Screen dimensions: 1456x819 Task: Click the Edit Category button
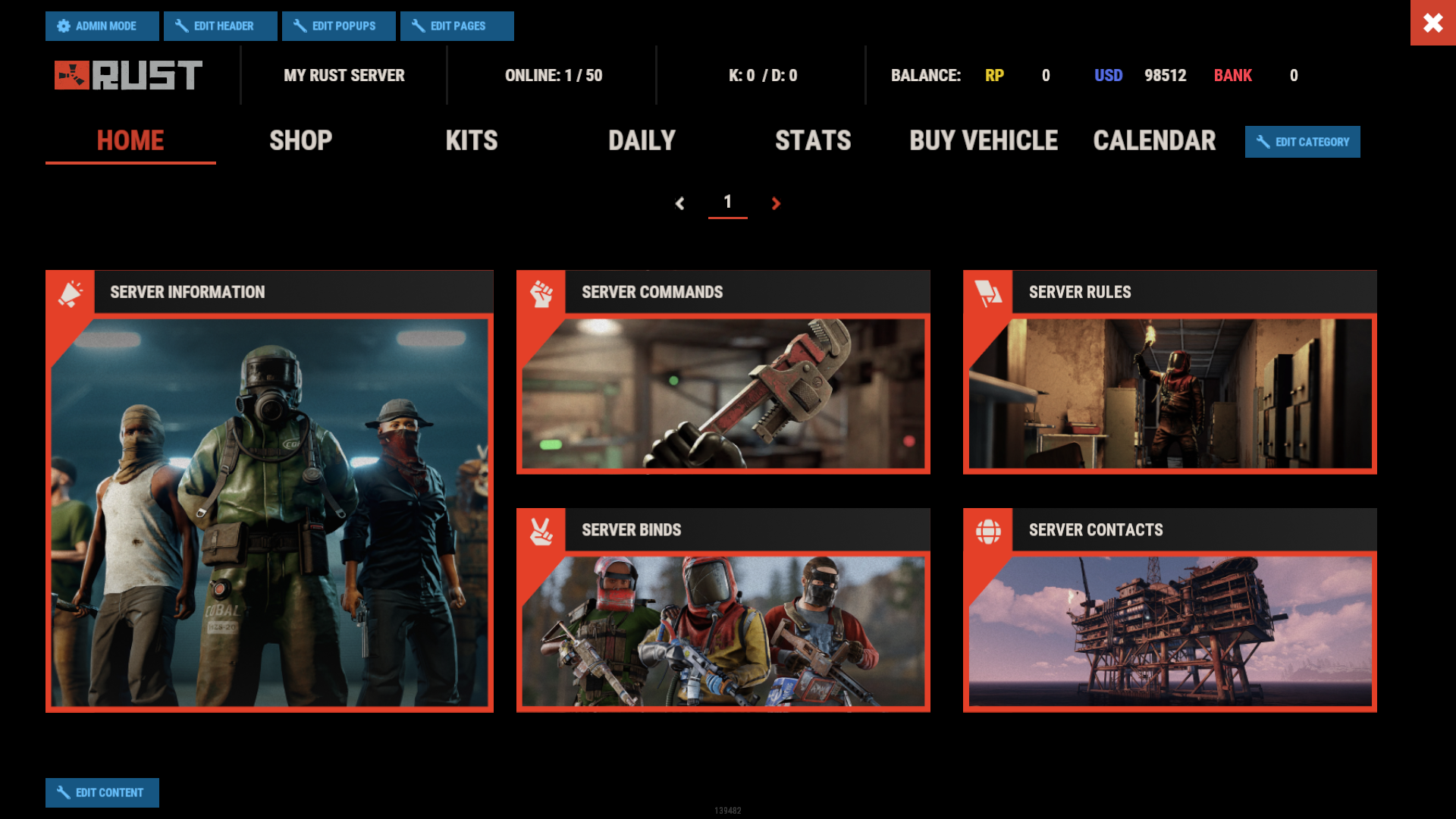1302,142
